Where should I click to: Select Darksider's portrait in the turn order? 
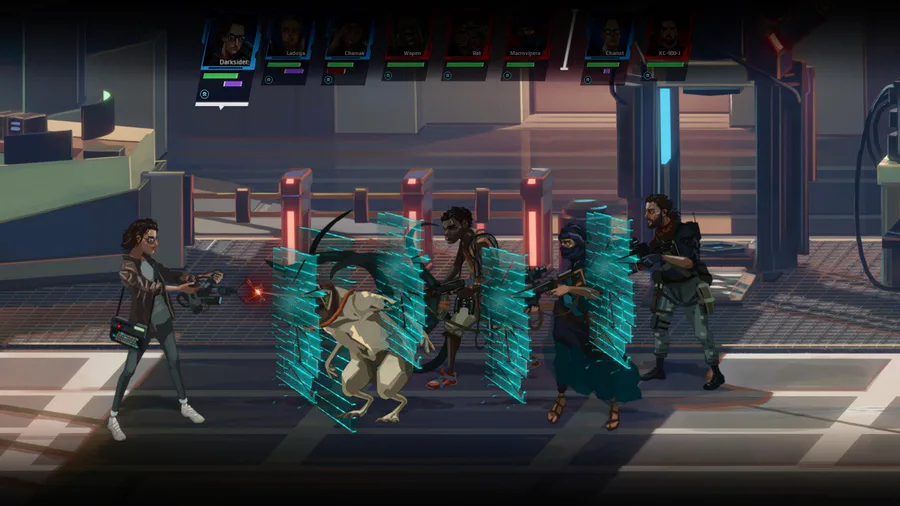coord(231,41)
